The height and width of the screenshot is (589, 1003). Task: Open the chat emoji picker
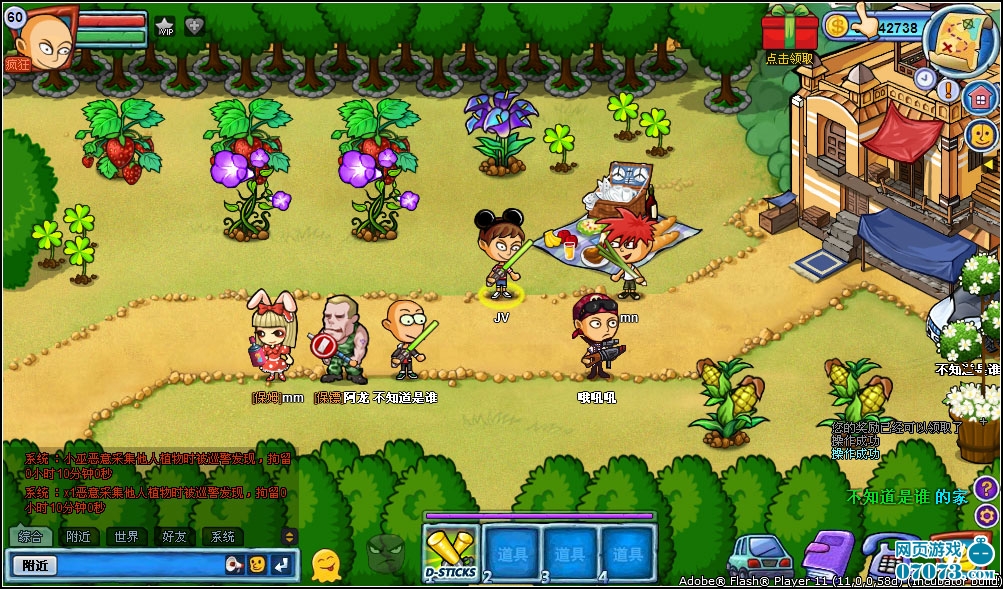257,565
